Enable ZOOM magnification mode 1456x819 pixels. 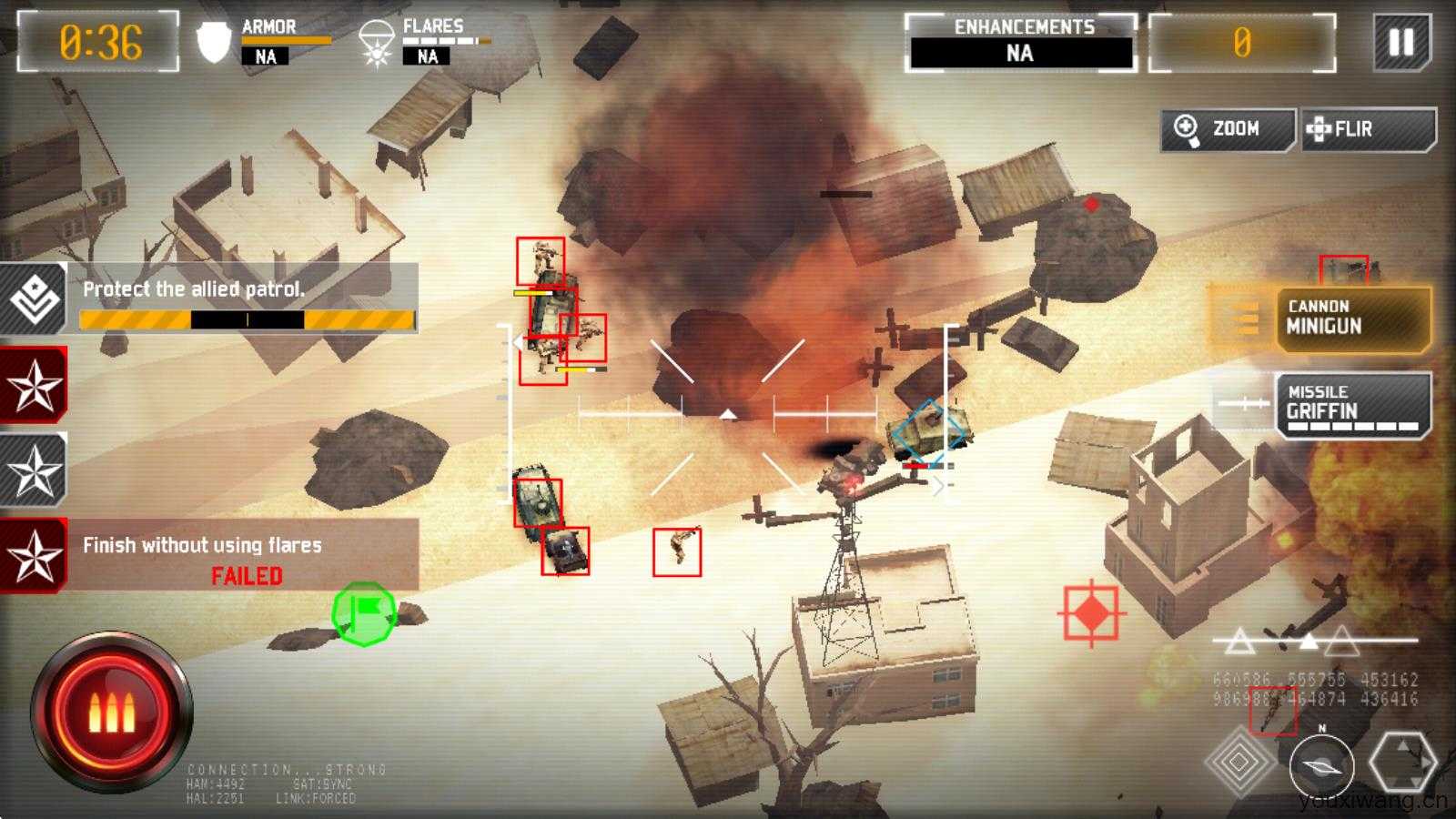click(1224, 129)
